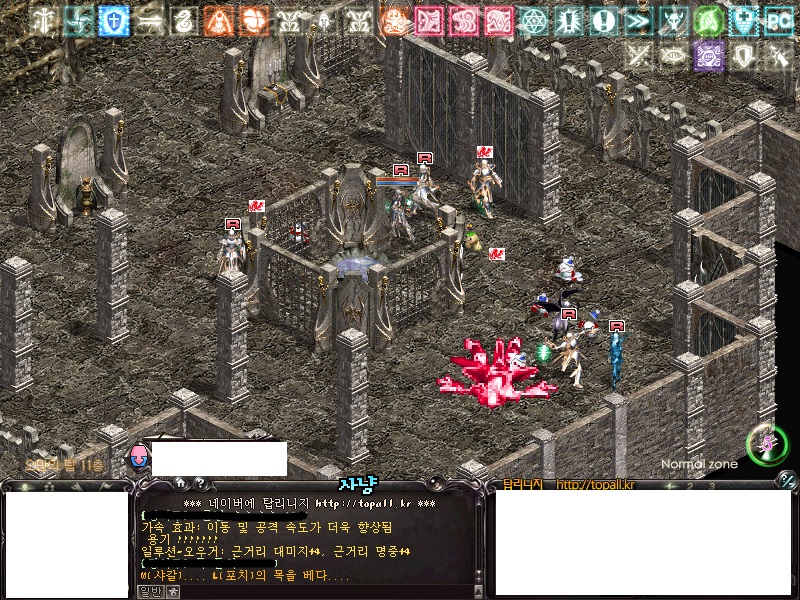The height and width of the screenshot is (600, 800).
Task: Open help with the question mark button
Action: point(199,483)
